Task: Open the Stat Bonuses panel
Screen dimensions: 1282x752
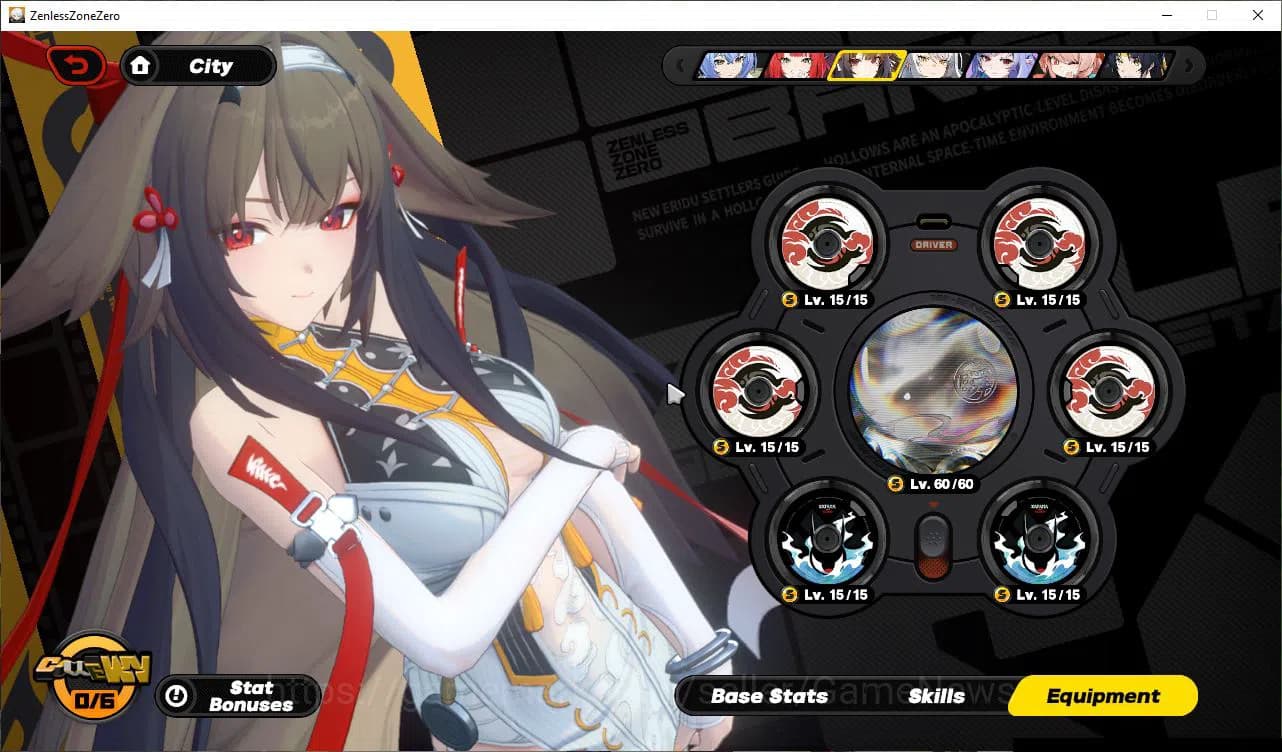Action: 238,696
